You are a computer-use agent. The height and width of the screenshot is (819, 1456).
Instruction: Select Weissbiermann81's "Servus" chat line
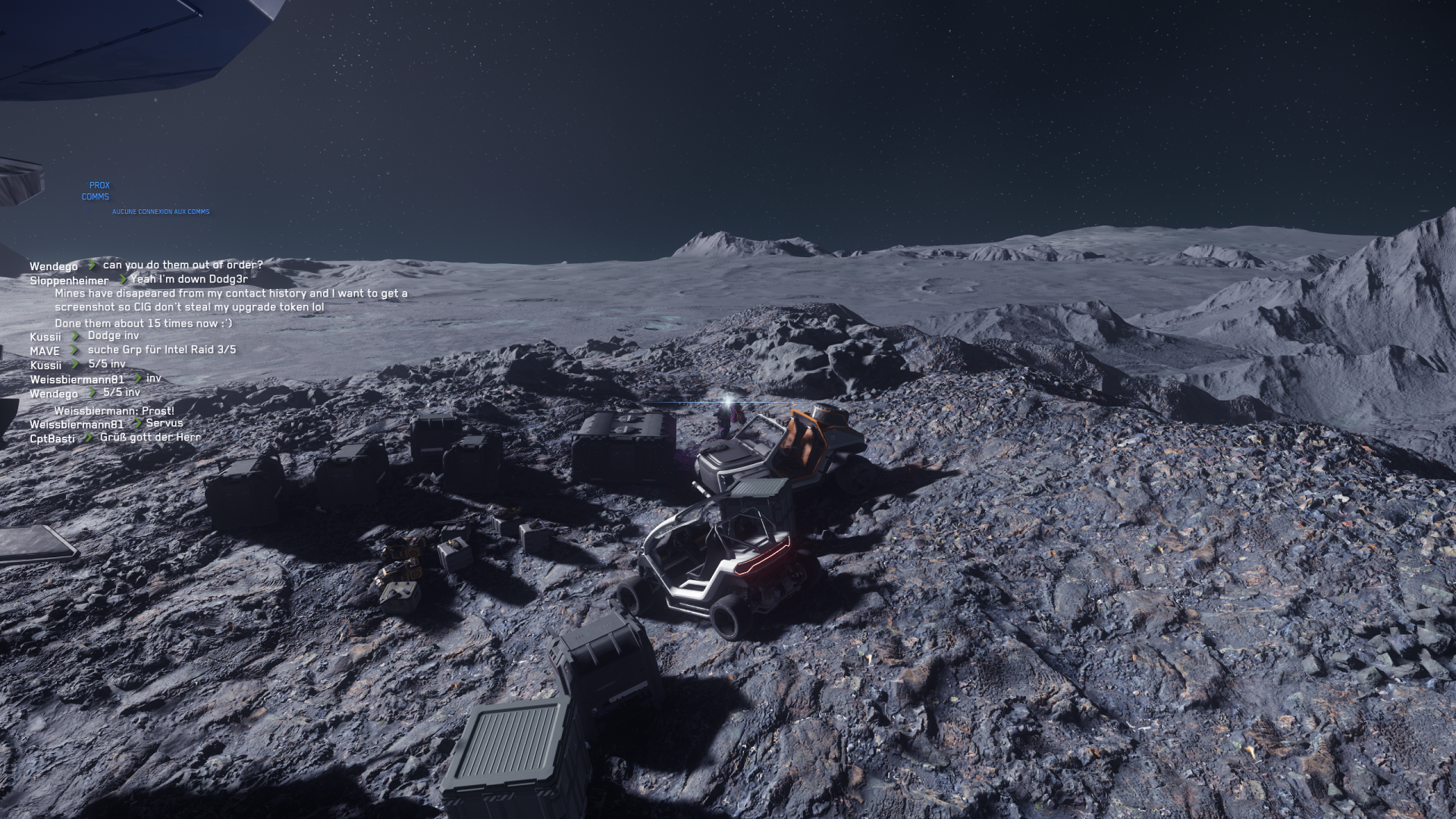point(165,423)
